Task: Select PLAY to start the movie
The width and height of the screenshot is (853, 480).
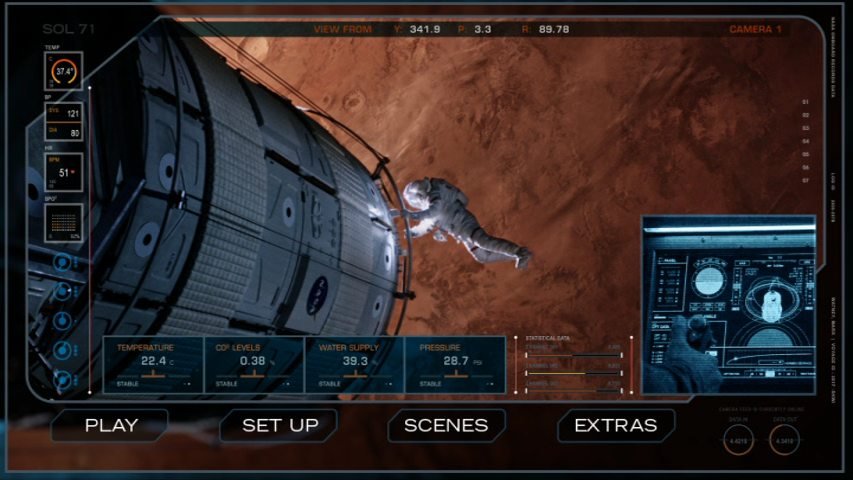Action: pos(111,425)
